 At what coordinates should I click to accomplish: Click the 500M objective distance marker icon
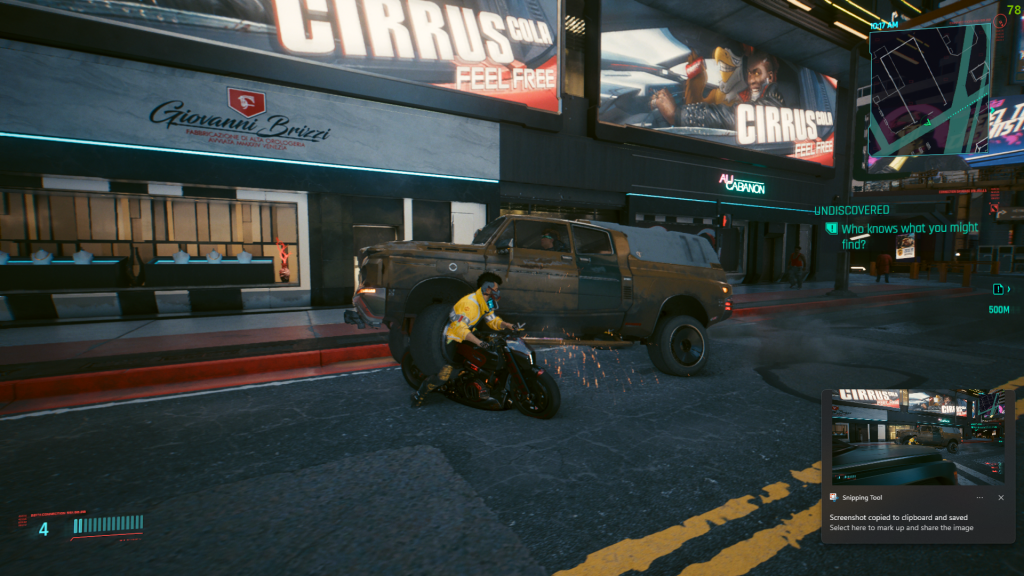(998, 289)
